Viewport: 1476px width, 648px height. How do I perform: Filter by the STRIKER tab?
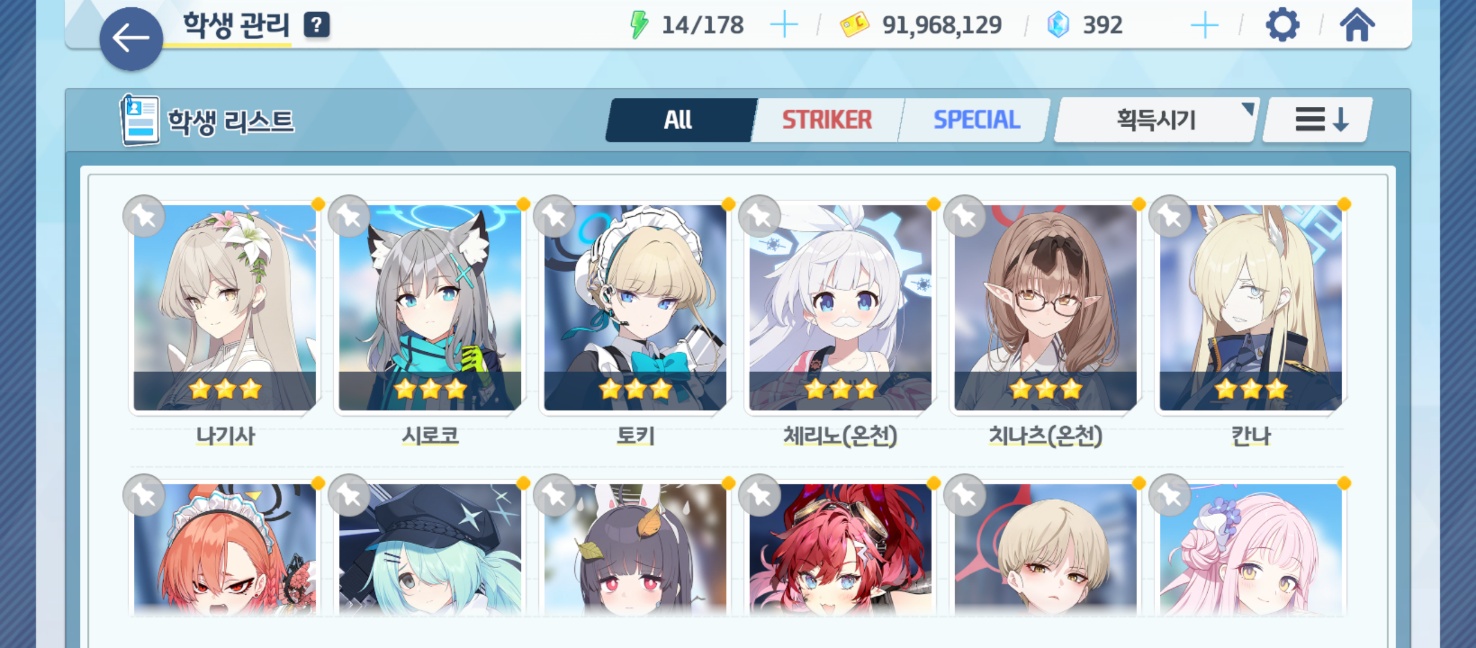(x=827, y=120)
